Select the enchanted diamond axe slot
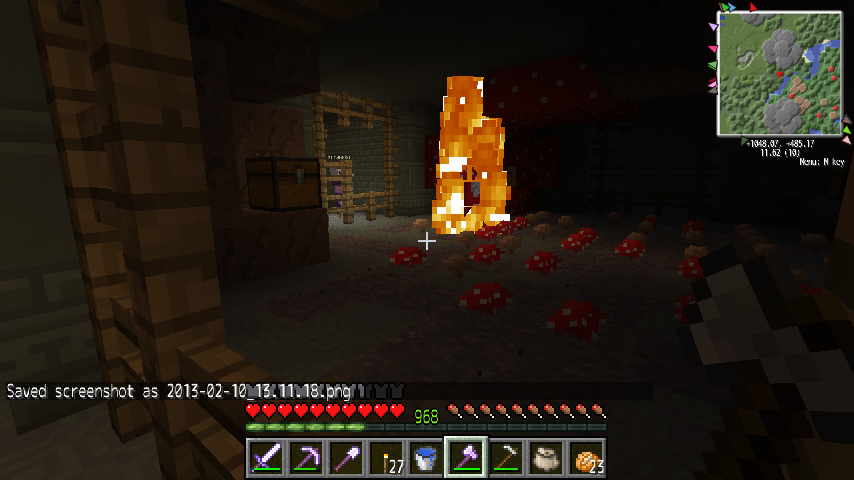This screenshot has width=854, height=480. 466,458
